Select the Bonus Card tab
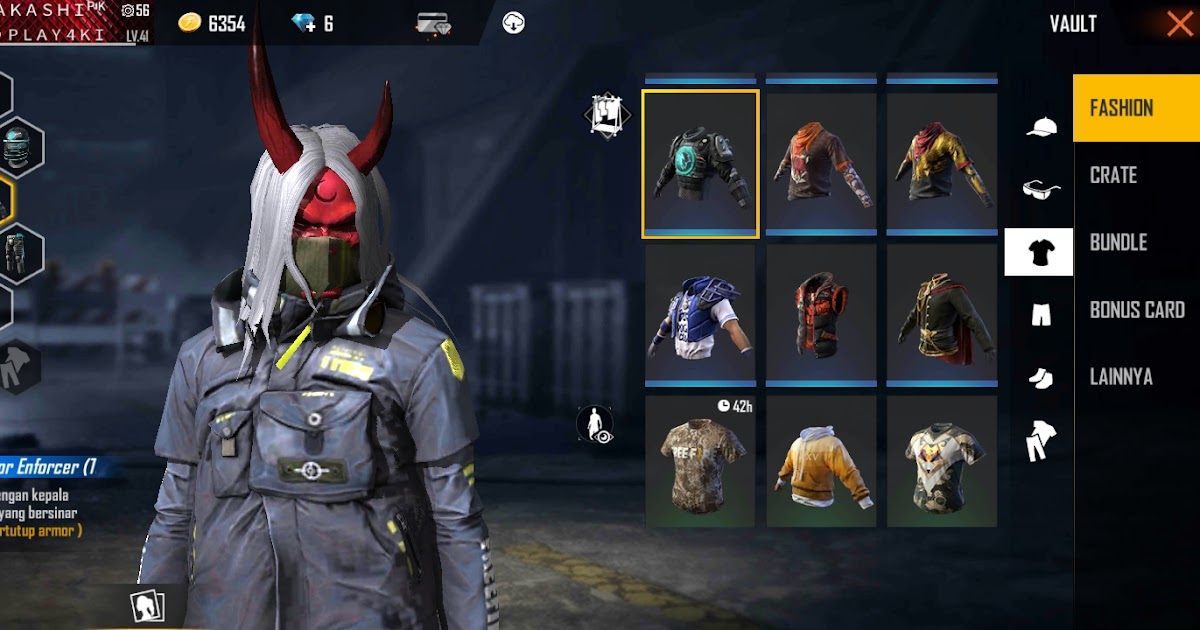This screenshot has width=1200, height=630. pyautogui.click(x=1136, y=310)
